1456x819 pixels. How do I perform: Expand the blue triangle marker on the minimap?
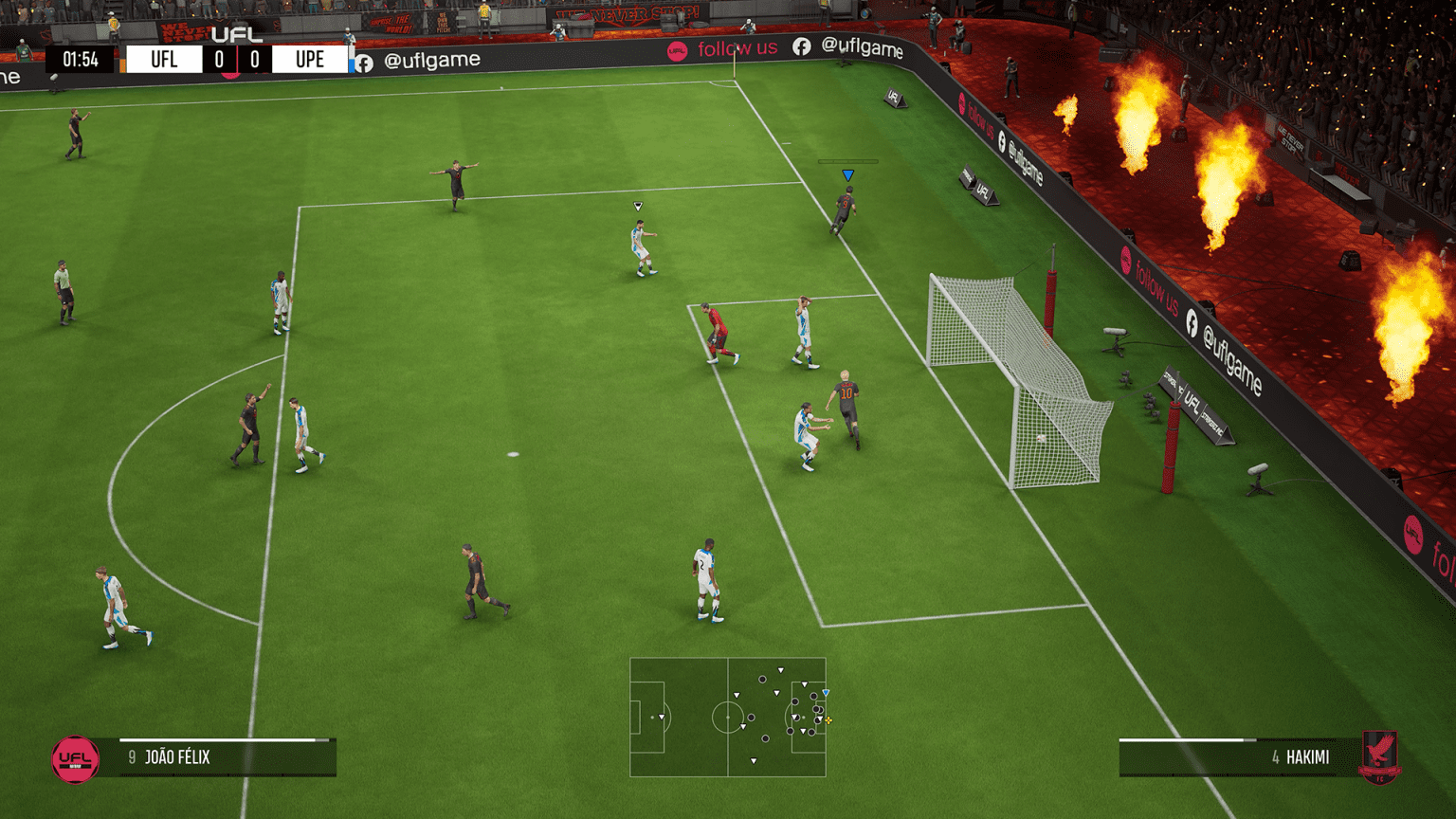[826, 692]
